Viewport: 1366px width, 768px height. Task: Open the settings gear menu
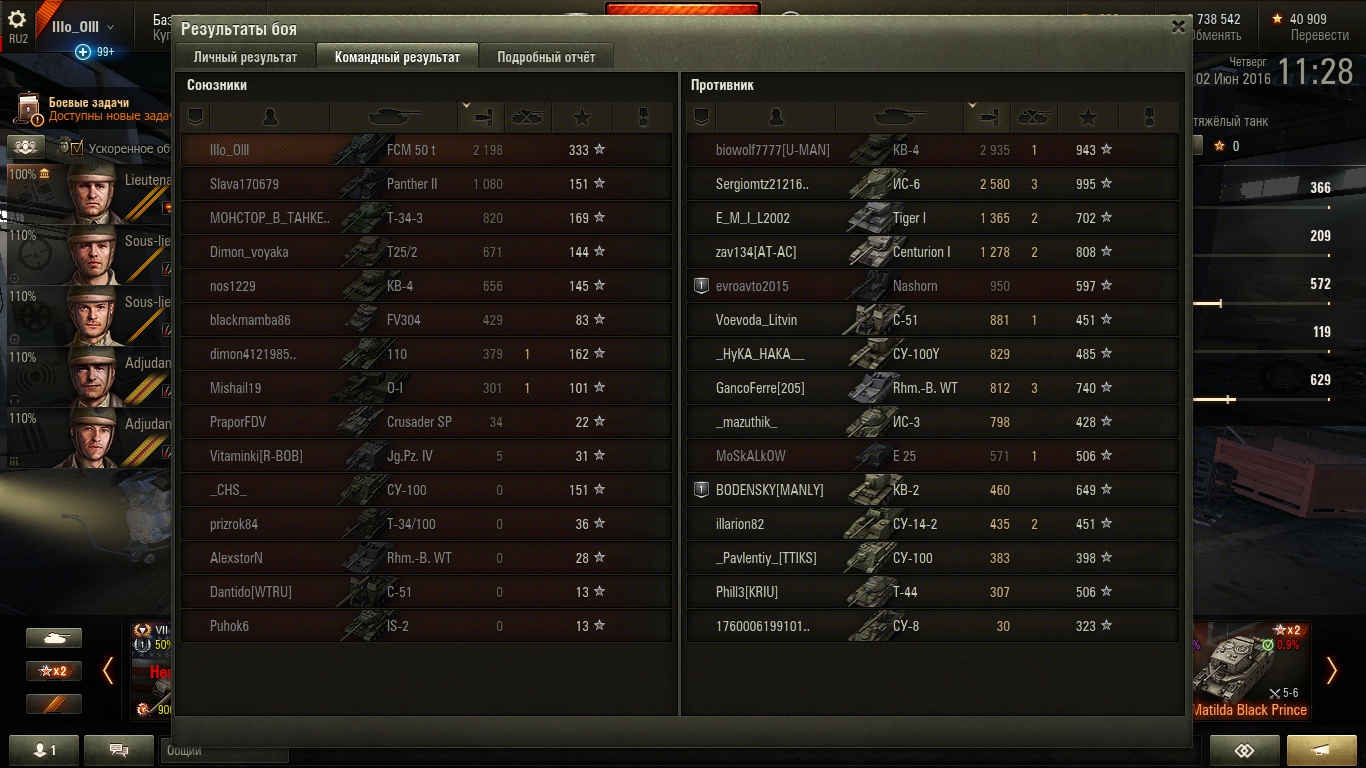coord(17,20)
